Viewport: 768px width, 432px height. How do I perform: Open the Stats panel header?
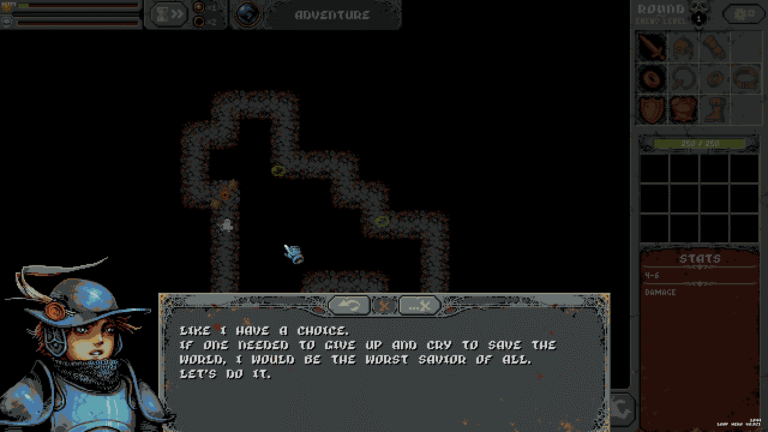pos(699,259)
